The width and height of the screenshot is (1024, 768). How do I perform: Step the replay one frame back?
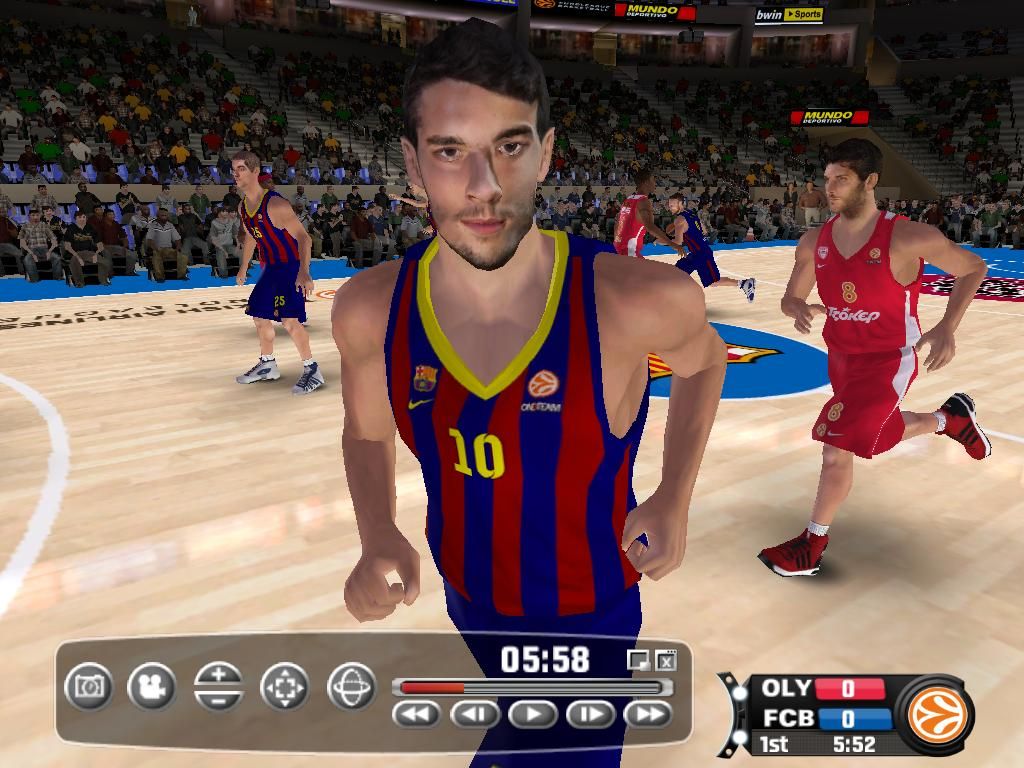click(475, 714)
